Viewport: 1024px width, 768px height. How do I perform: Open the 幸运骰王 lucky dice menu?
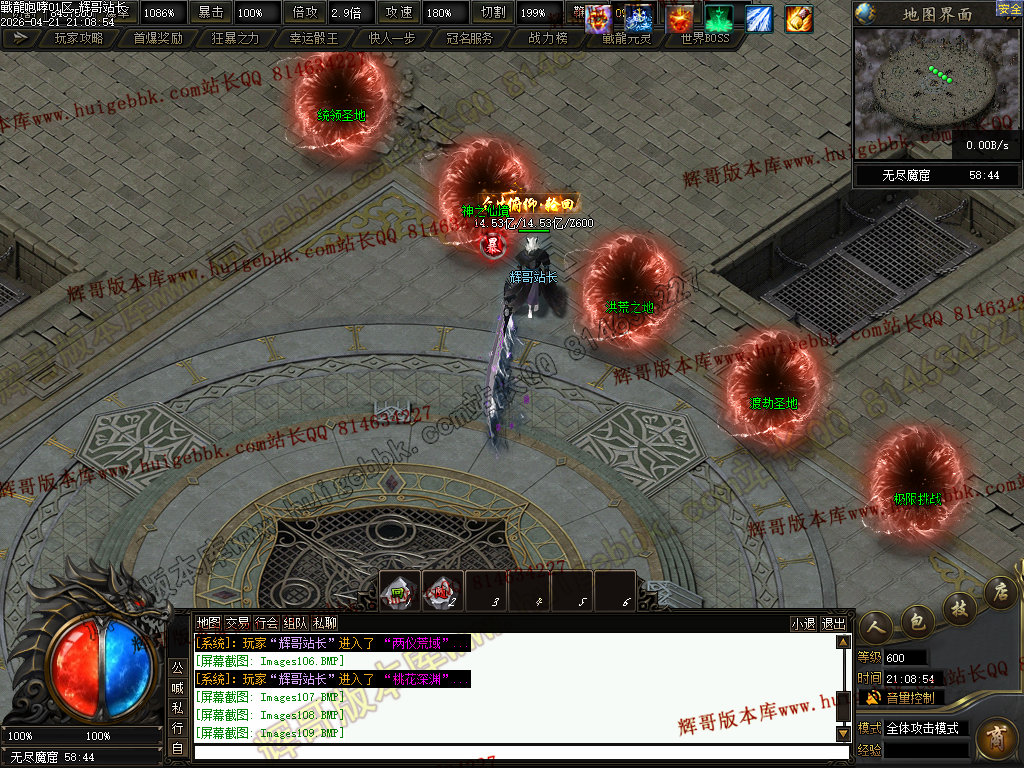coord(314,38)
